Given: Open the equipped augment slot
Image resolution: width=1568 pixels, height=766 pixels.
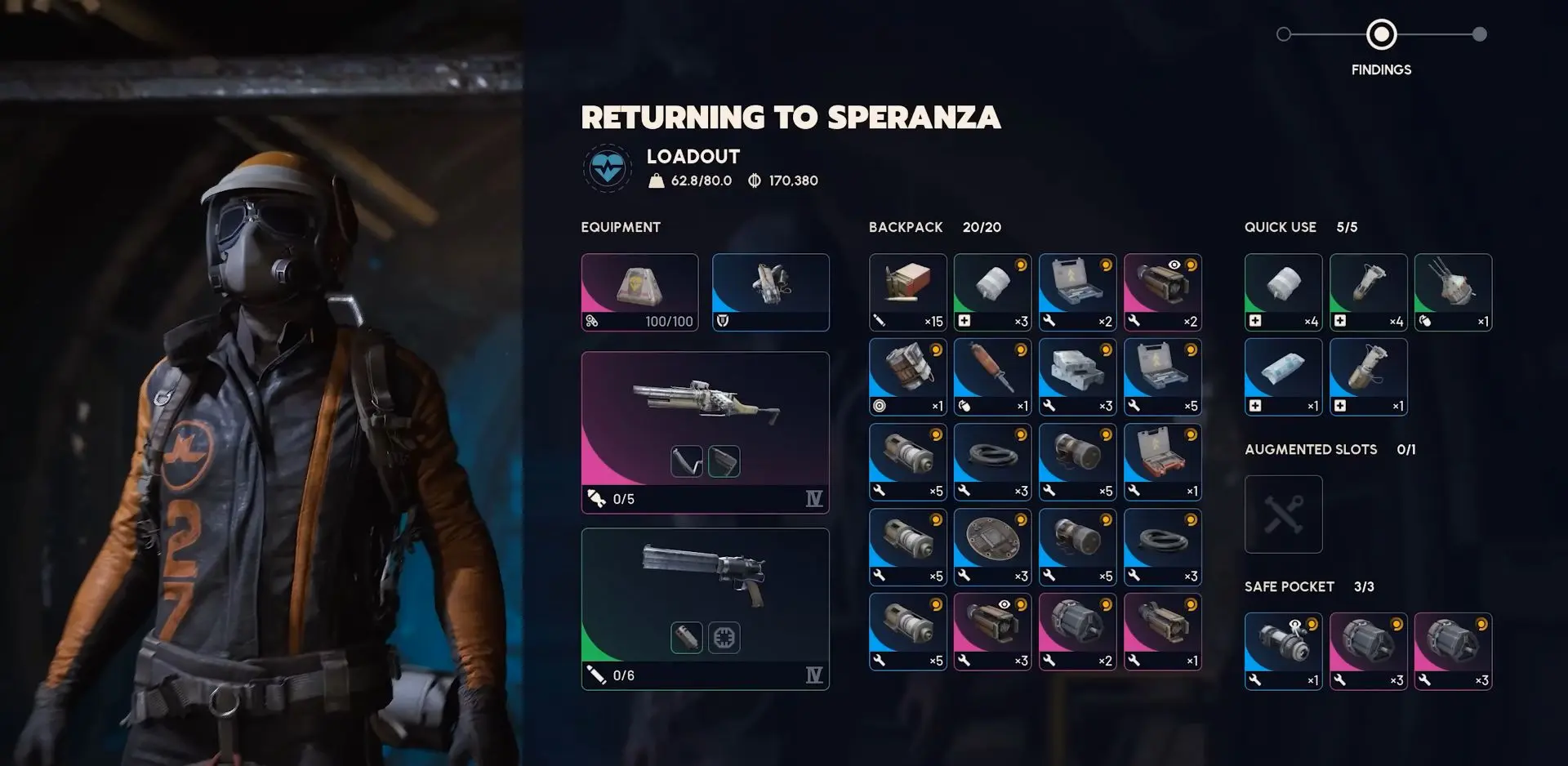Looking at the screenshot, I should coord(770,292).
